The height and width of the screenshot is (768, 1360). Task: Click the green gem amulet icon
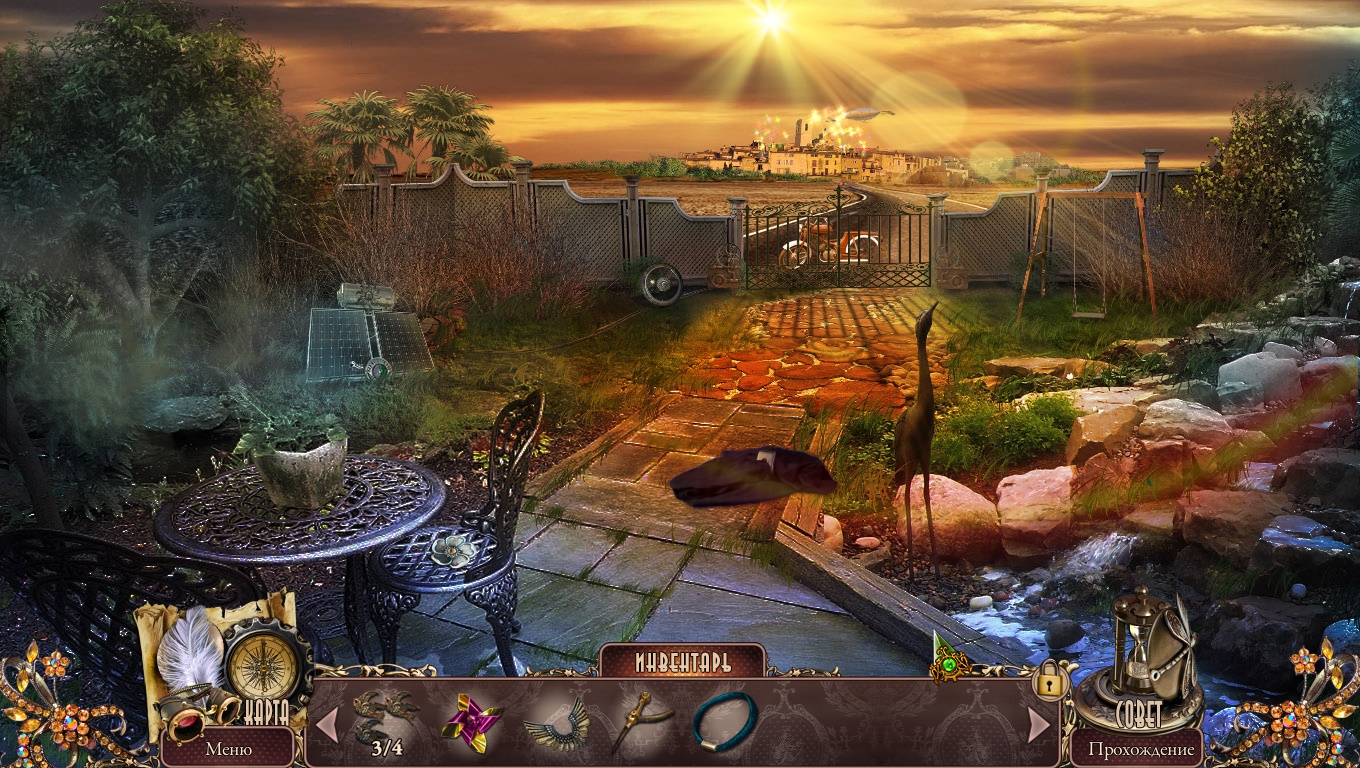coord(945,661)
